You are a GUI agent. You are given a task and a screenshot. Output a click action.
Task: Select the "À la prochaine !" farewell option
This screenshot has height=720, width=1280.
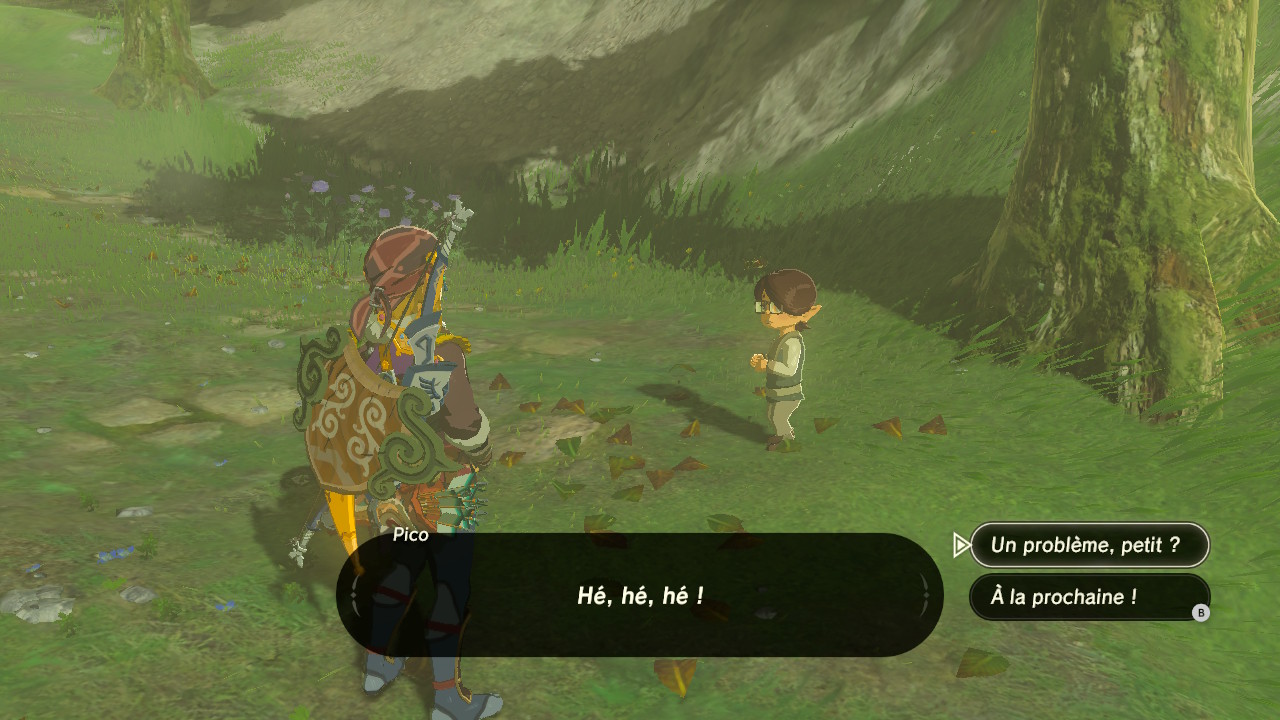click(x=1088, y=597)
